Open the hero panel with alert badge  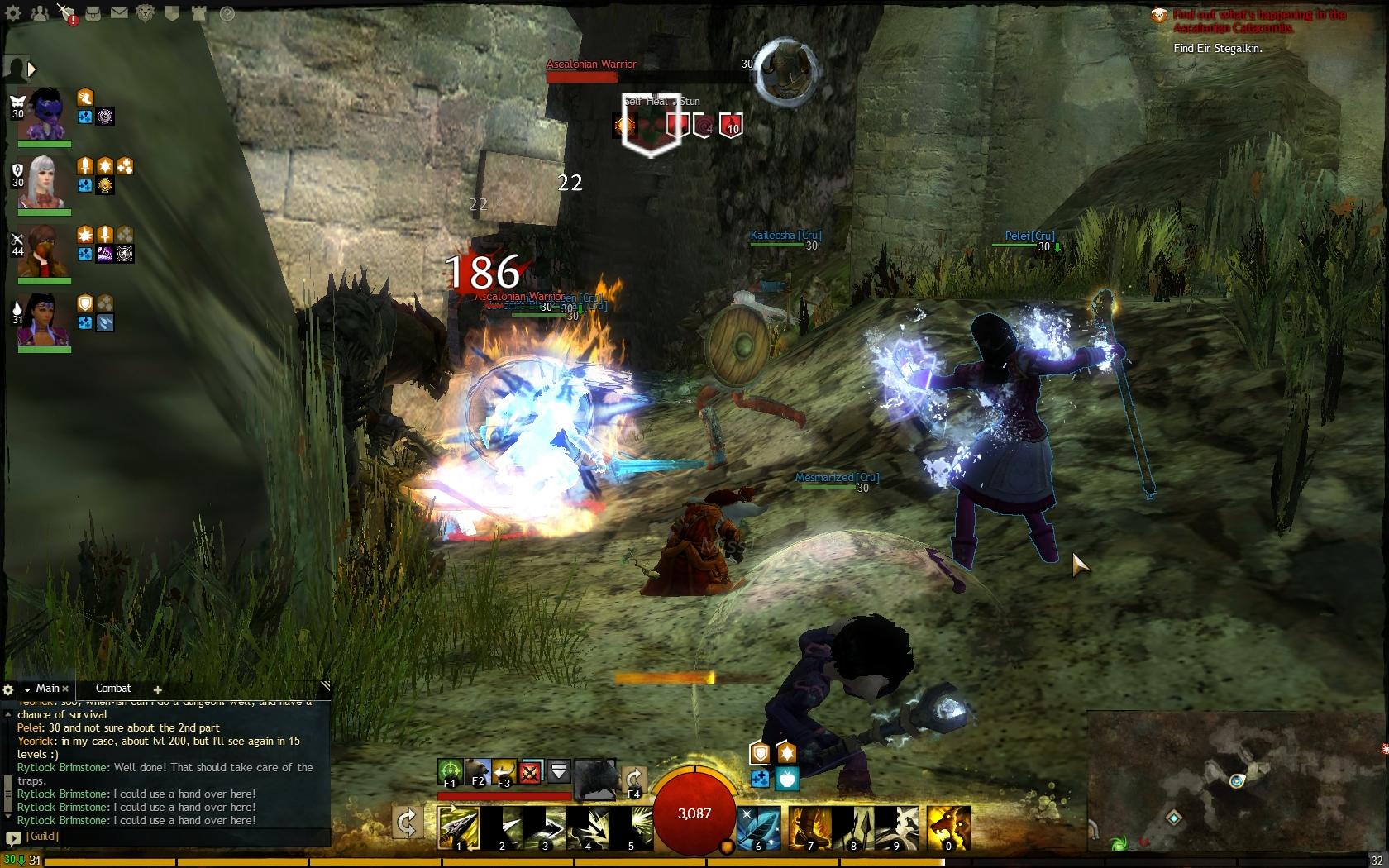66,13
